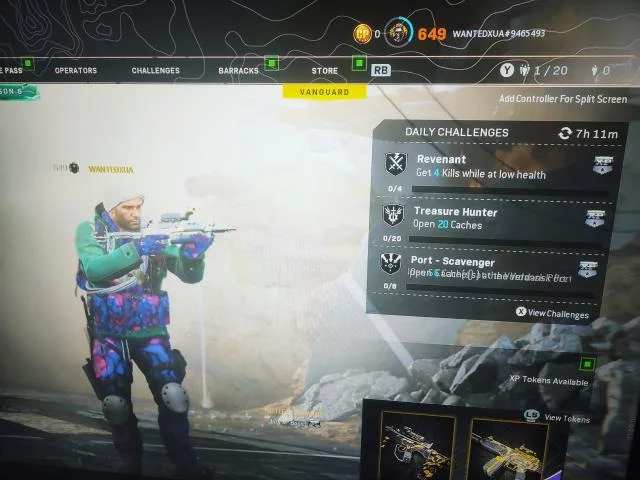Open the right weapon blueprint thumbnail
640x480 pixels.
[x=507, y=443]
